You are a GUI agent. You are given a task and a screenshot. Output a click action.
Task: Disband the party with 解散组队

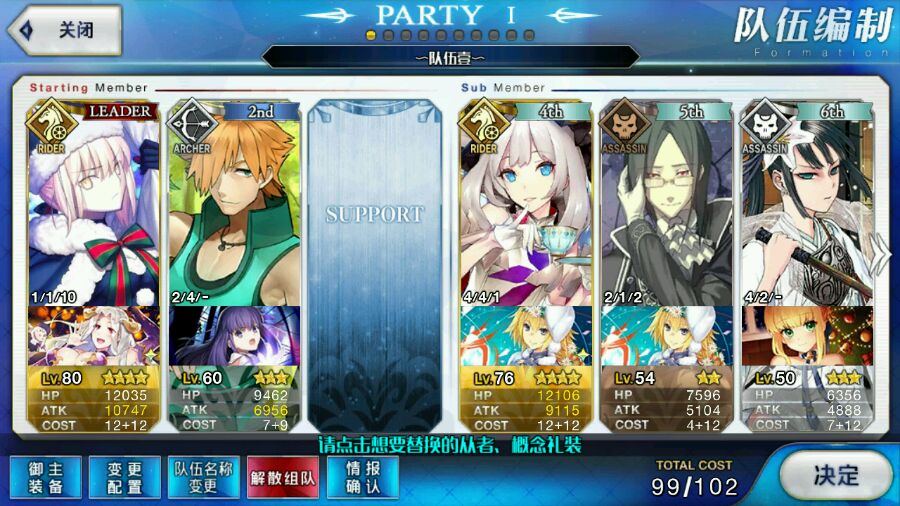283,478
